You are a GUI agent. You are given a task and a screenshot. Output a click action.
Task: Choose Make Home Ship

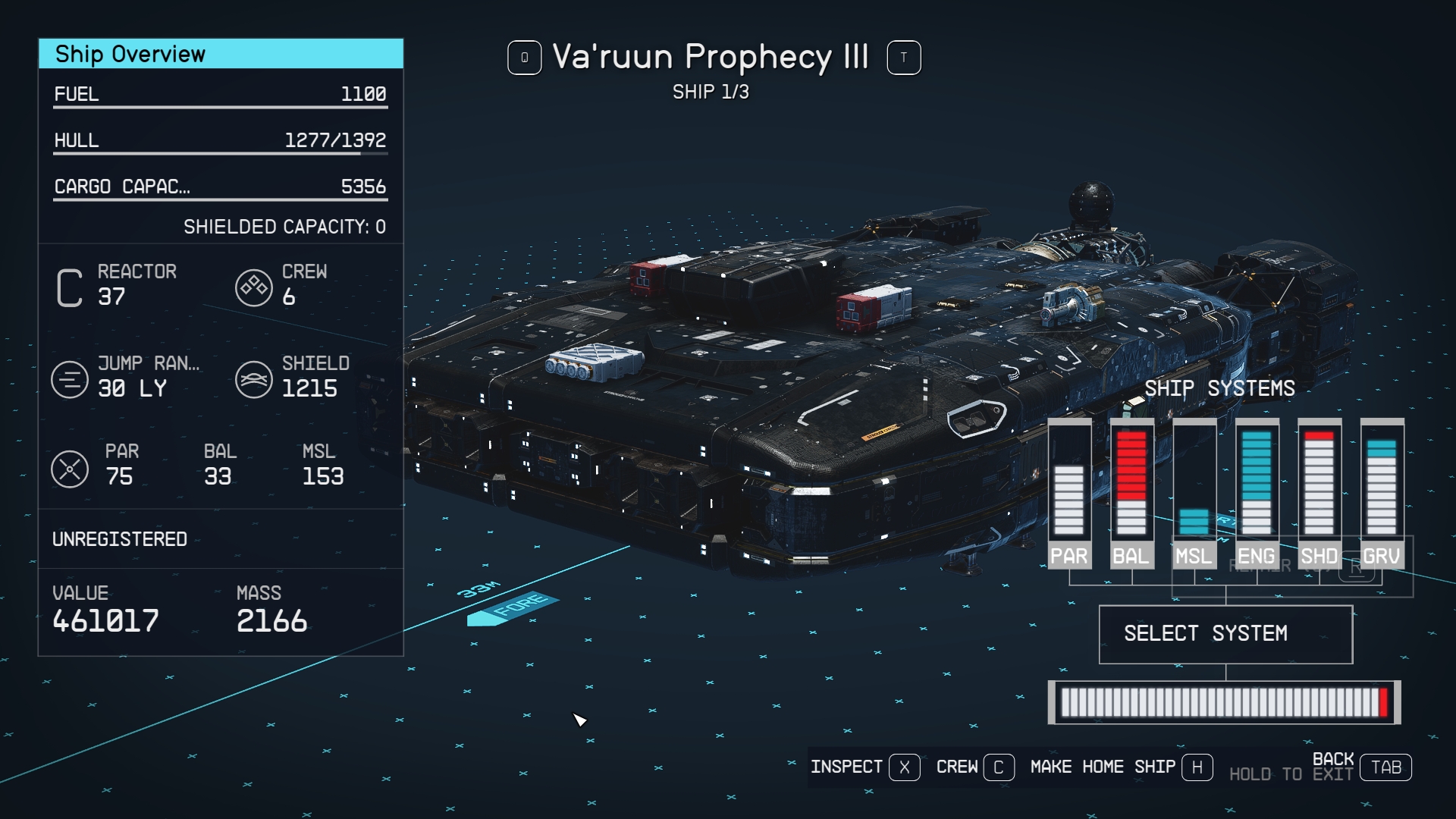pyautogui.click(x=1121, y=767)
